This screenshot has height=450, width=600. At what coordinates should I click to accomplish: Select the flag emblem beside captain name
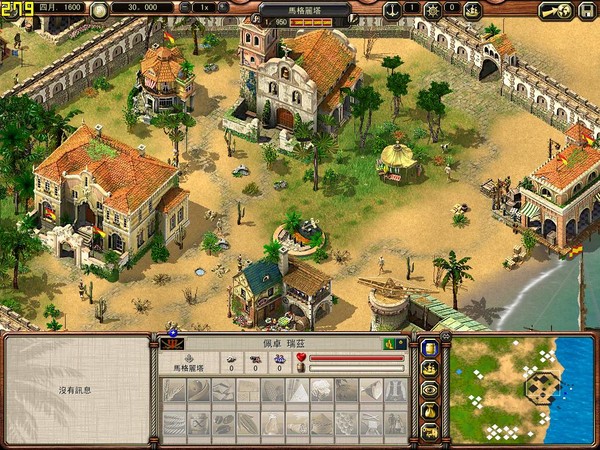(168, 344)
